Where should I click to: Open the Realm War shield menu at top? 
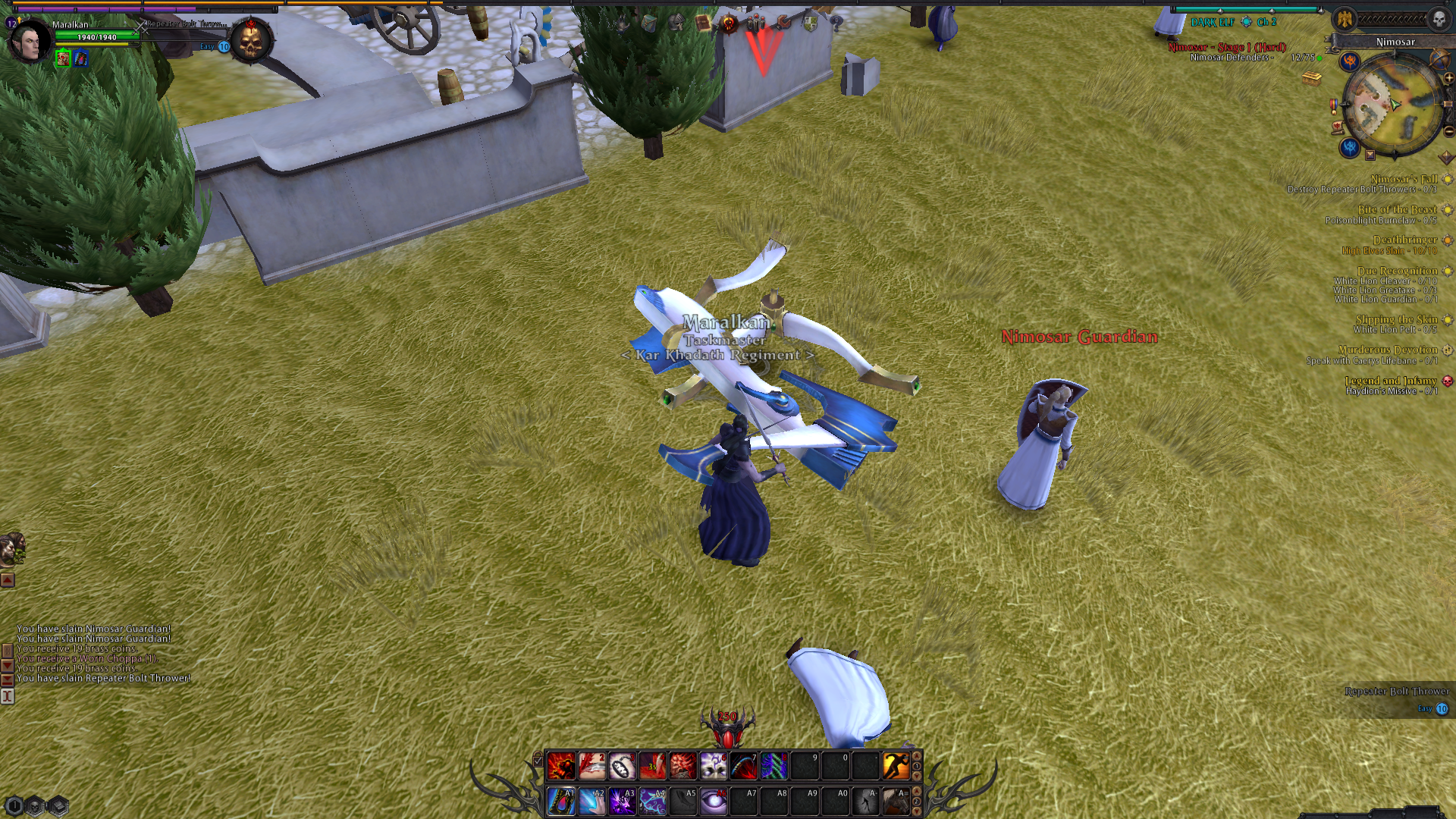click(x=810, y=24)
